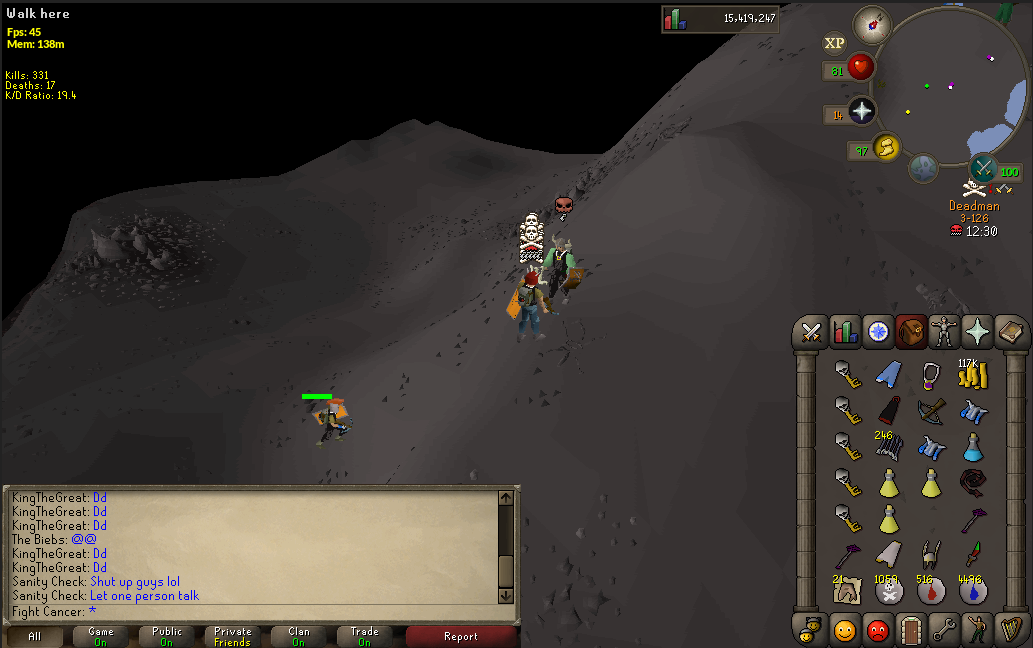Select the coins stack showing 117K
The height and width of the screenshot is (648, 1033).
[971, 375]
